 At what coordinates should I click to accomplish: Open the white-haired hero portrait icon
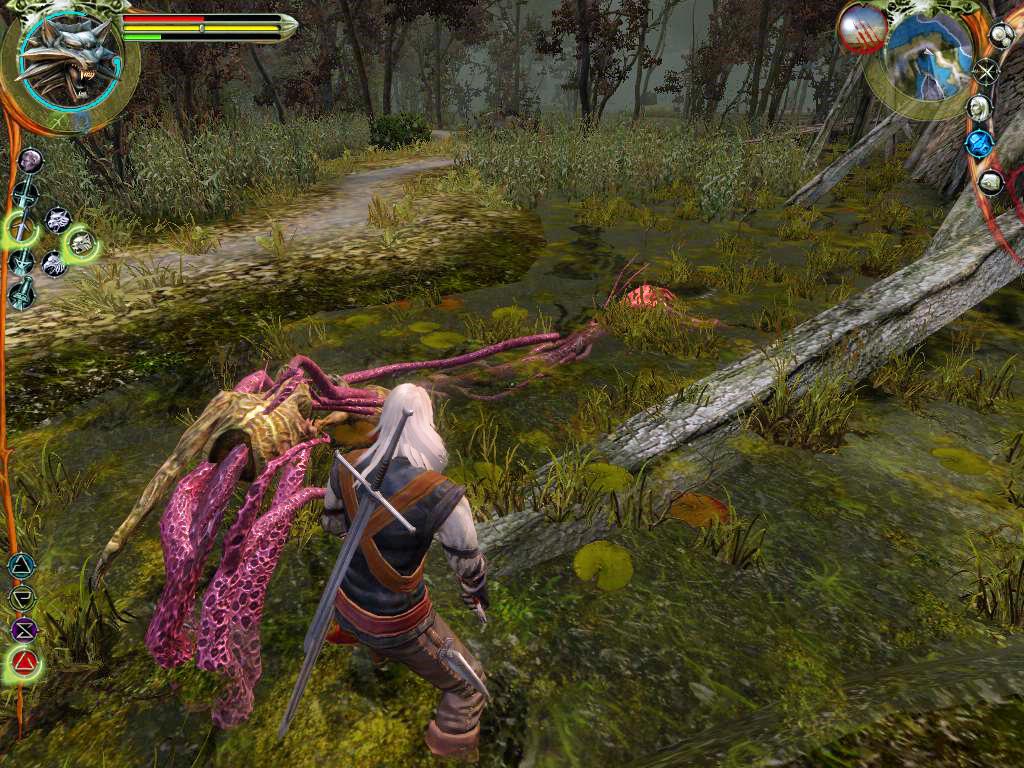[x=979, y=107]
